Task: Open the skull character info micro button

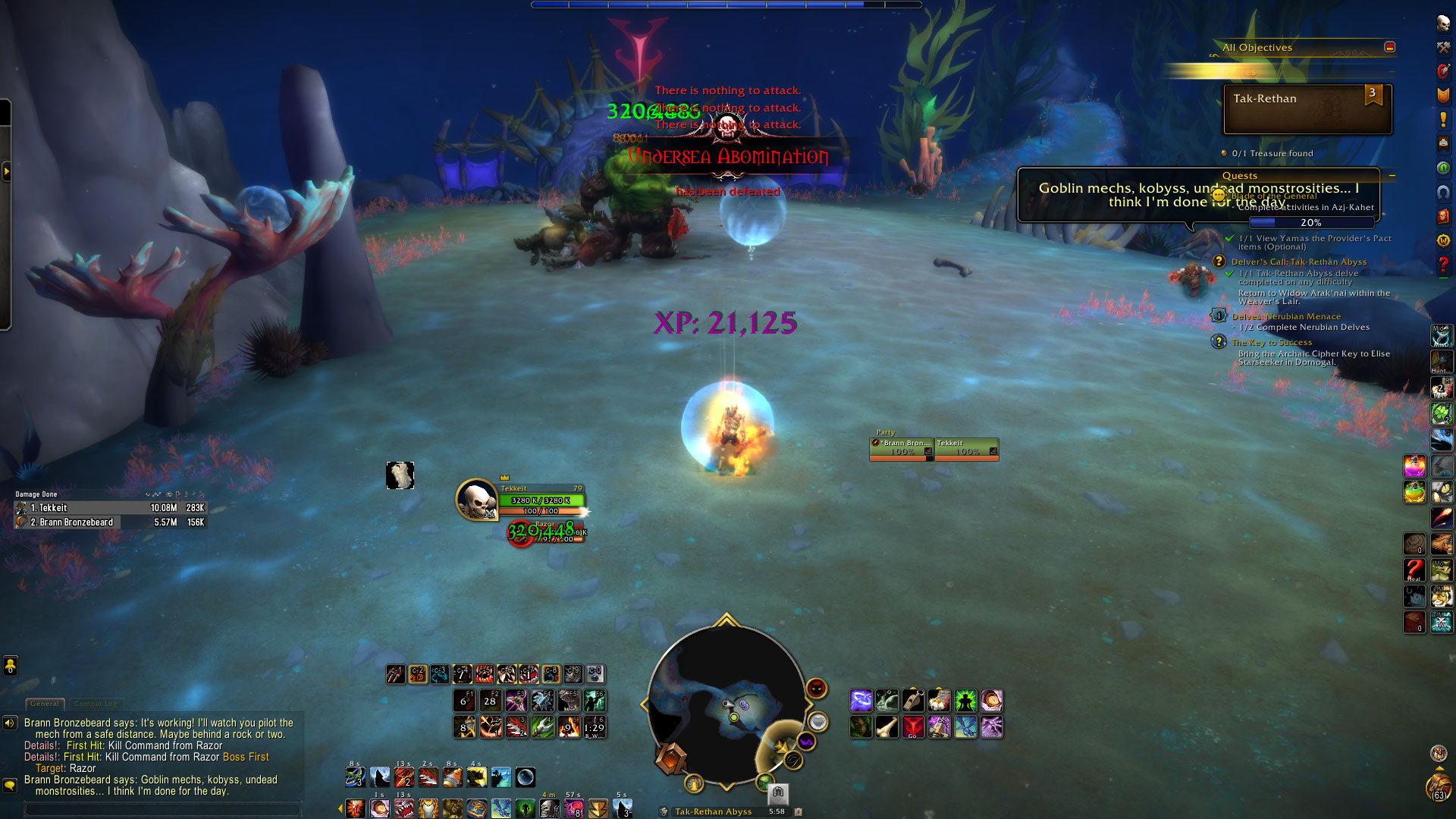Action: pos(1443,23)
